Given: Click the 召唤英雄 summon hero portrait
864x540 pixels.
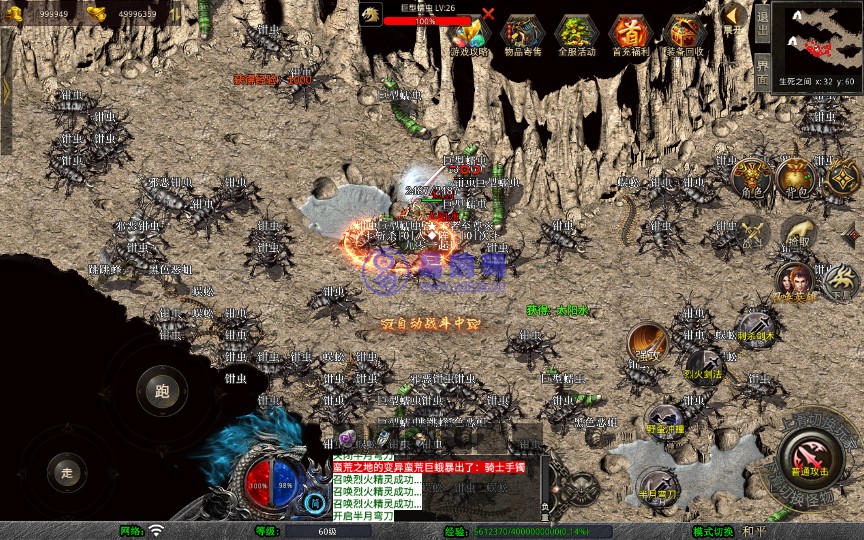Looking at the screenshot, I should coord(795,282).
